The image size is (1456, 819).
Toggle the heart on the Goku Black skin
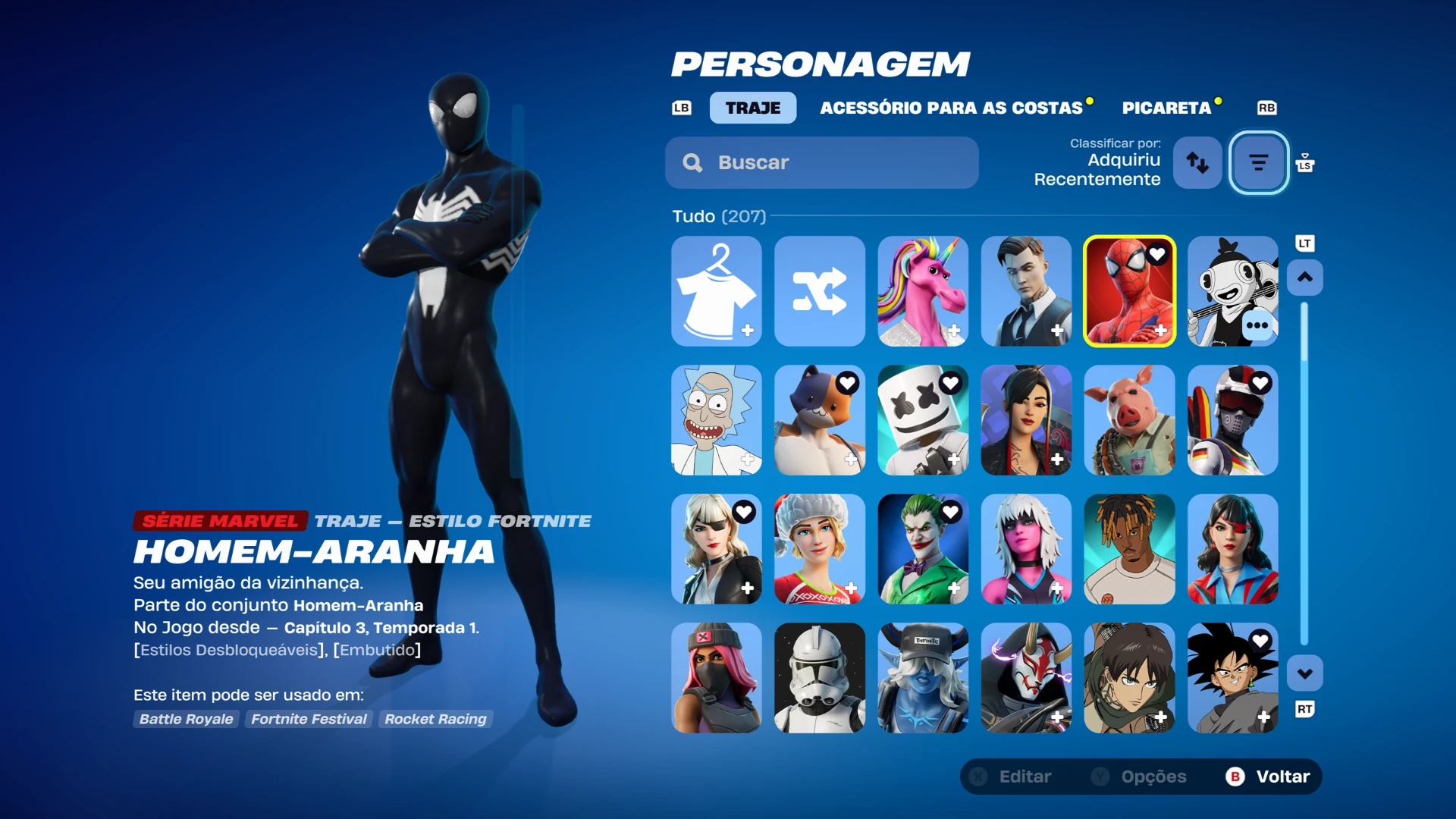click(x=1260, y=642)
